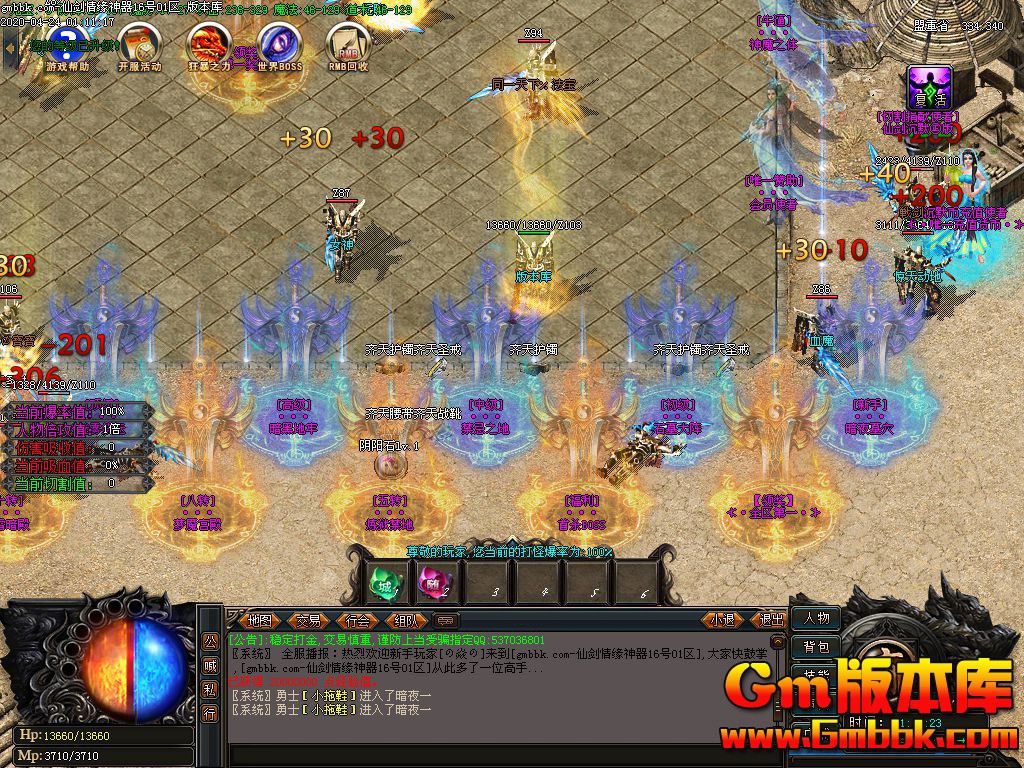Viewport: 1024px width, 768px height.
Task: Open the 交易 trade button
Action: [309, 620]
